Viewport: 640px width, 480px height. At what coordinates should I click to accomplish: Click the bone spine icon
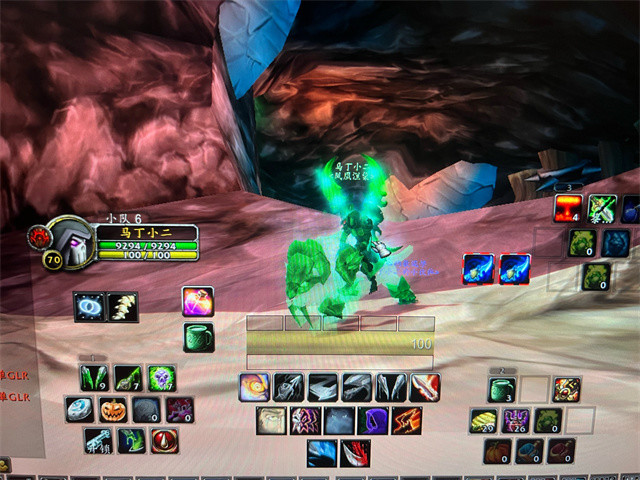point(122,306)
